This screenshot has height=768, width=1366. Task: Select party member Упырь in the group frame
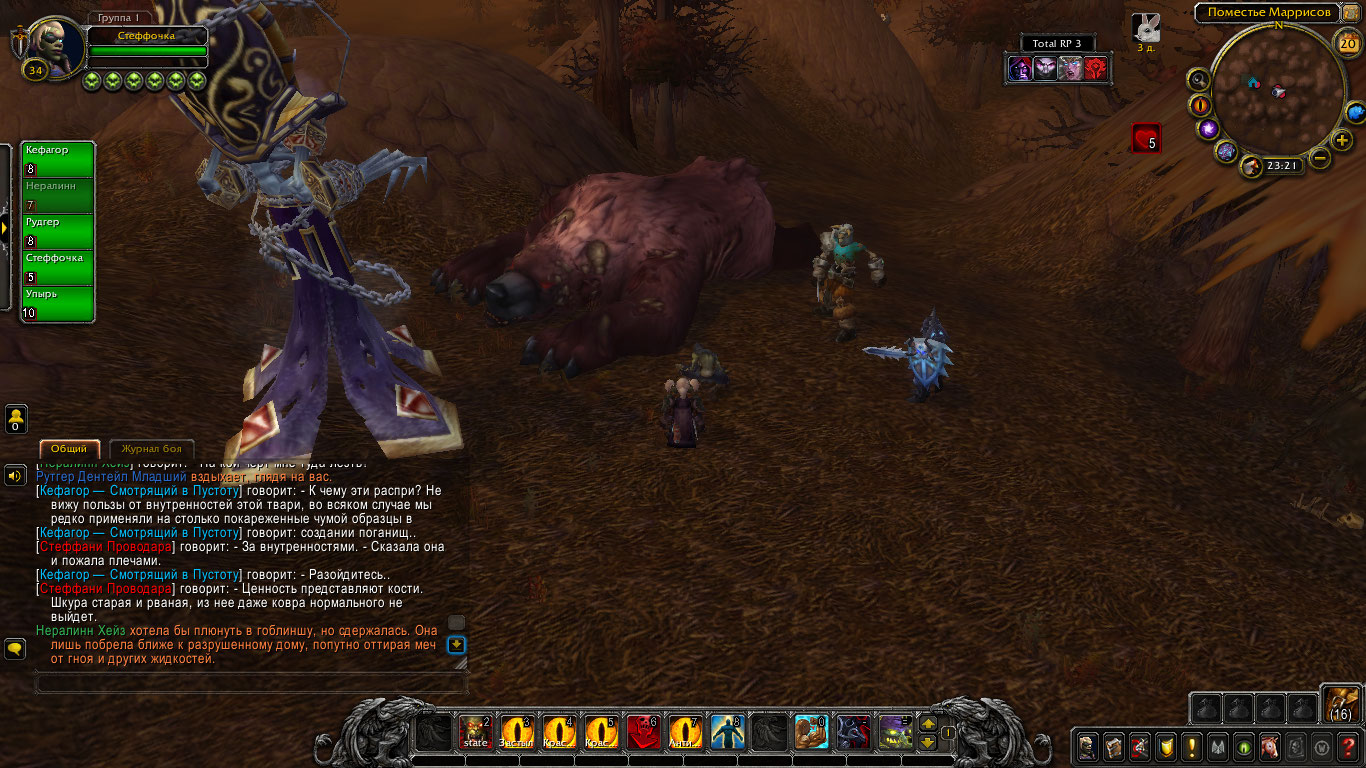[58, 304]
